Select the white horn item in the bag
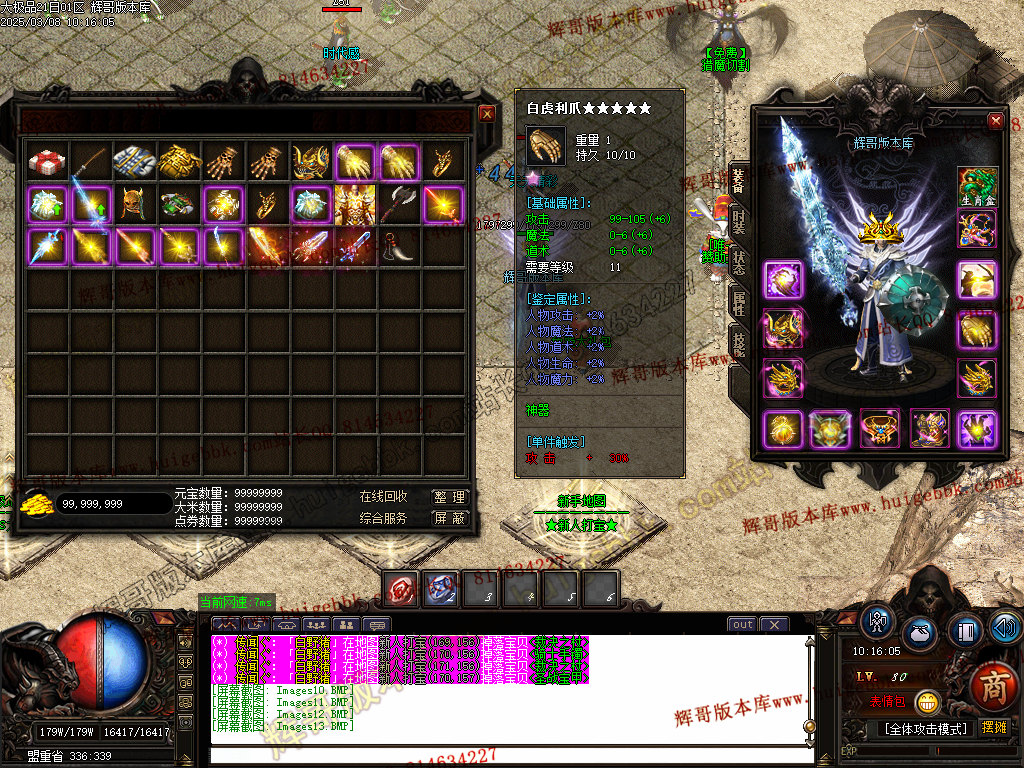The width and height of the screenshot is (1024, 768). [399, 246]
